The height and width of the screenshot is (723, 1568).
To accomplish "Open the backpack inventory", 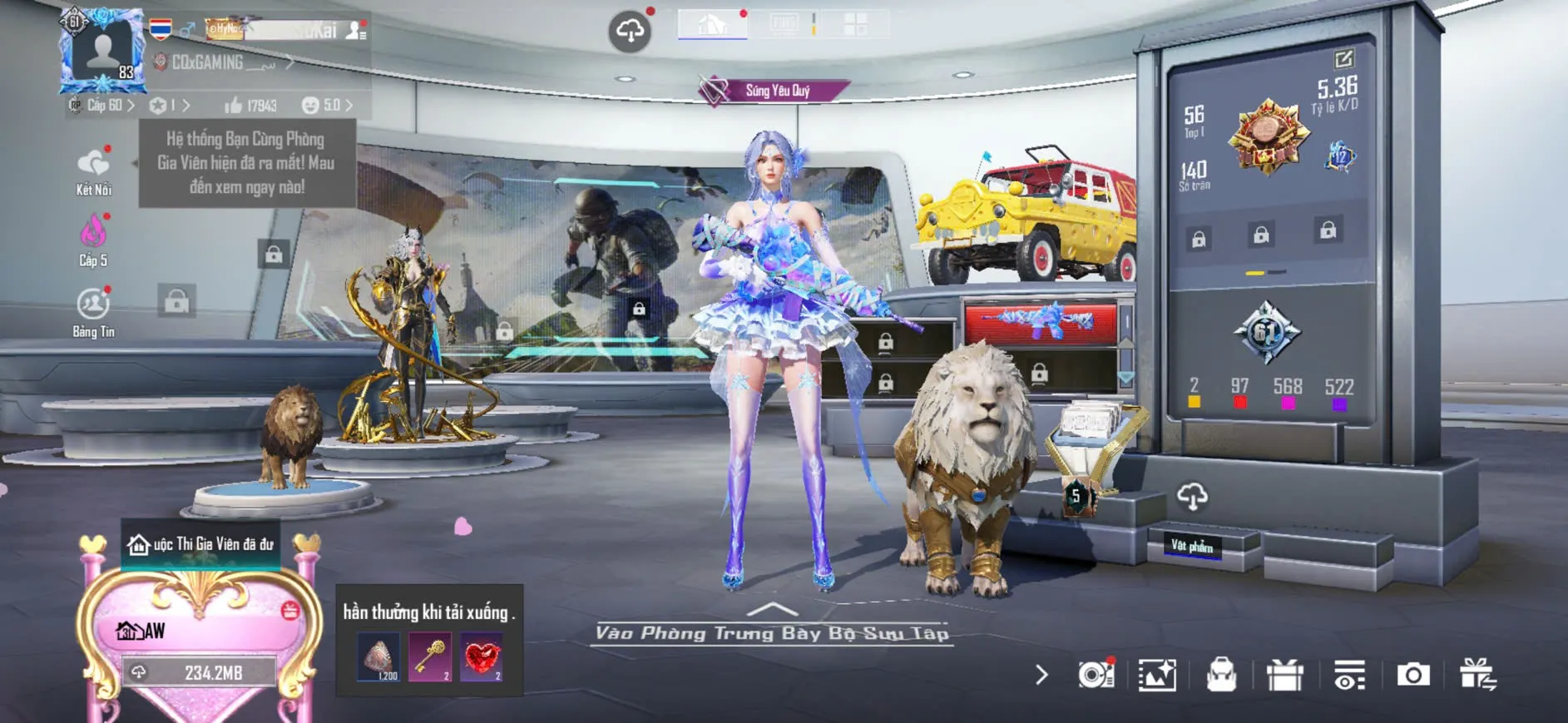I will (x=1221, y=675).
